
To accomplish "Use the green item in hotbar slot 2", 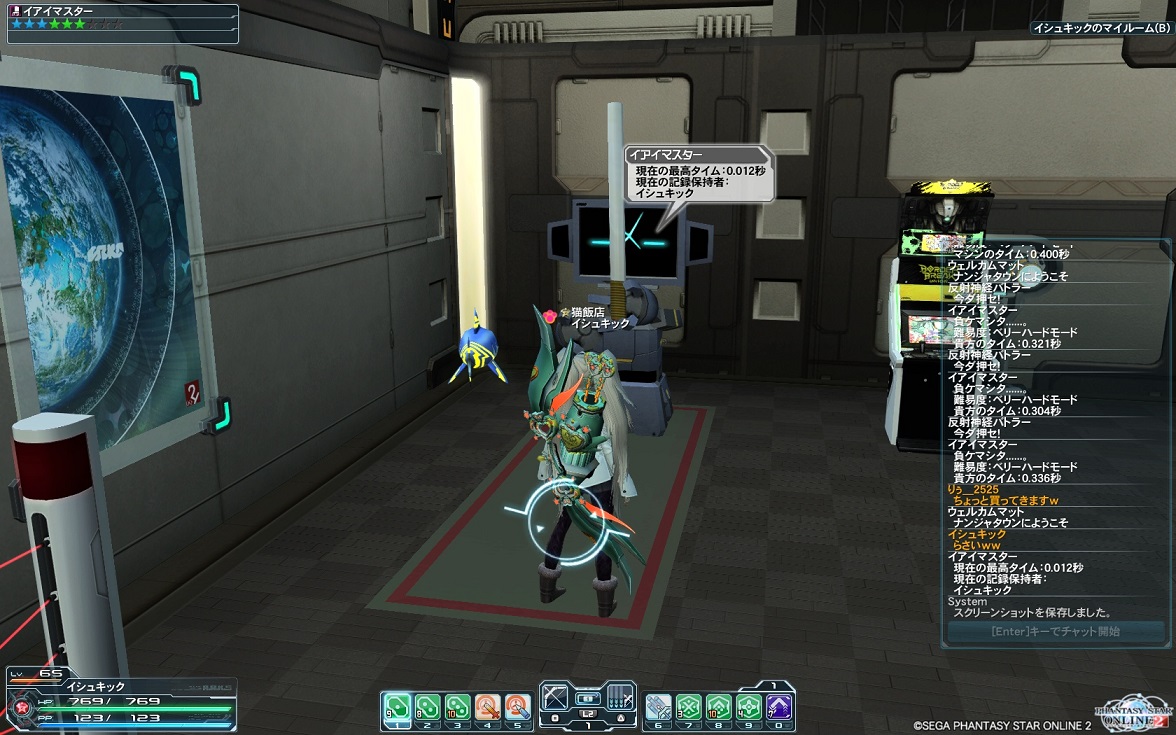I will pos(427,707).
